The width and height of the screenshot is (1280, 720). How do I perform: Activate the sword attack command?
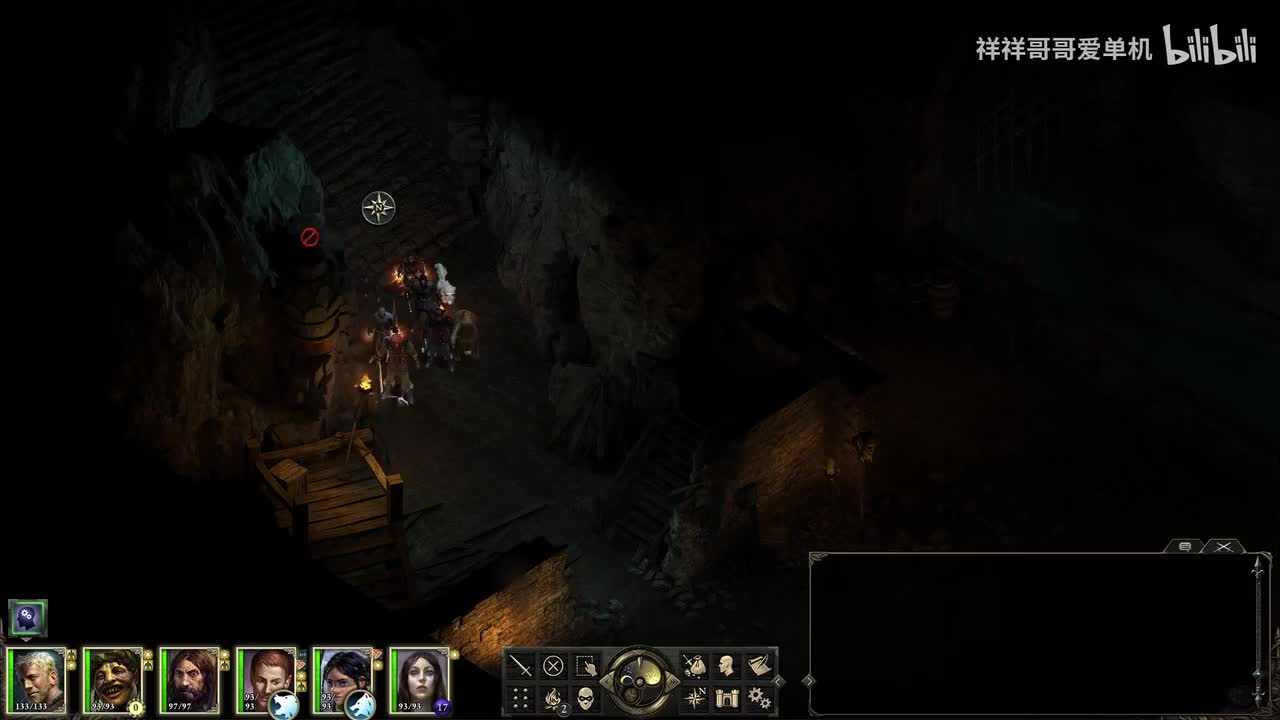[521, 666]
